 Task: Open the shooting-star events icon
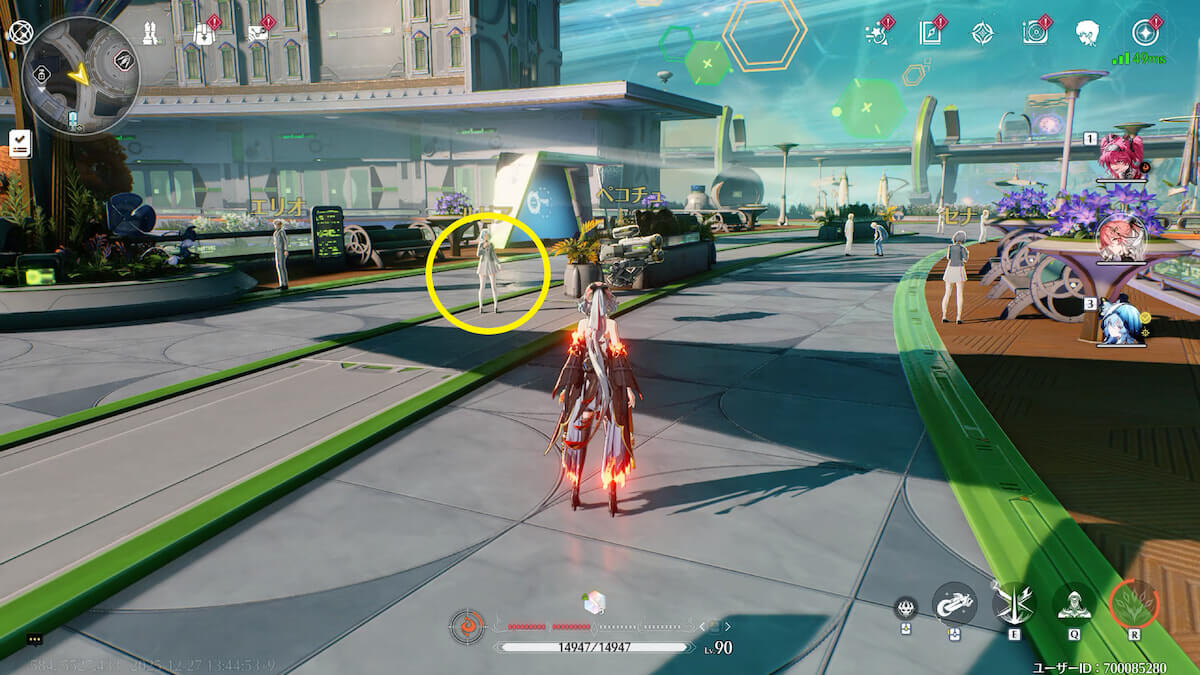click(x=876, y=33)
